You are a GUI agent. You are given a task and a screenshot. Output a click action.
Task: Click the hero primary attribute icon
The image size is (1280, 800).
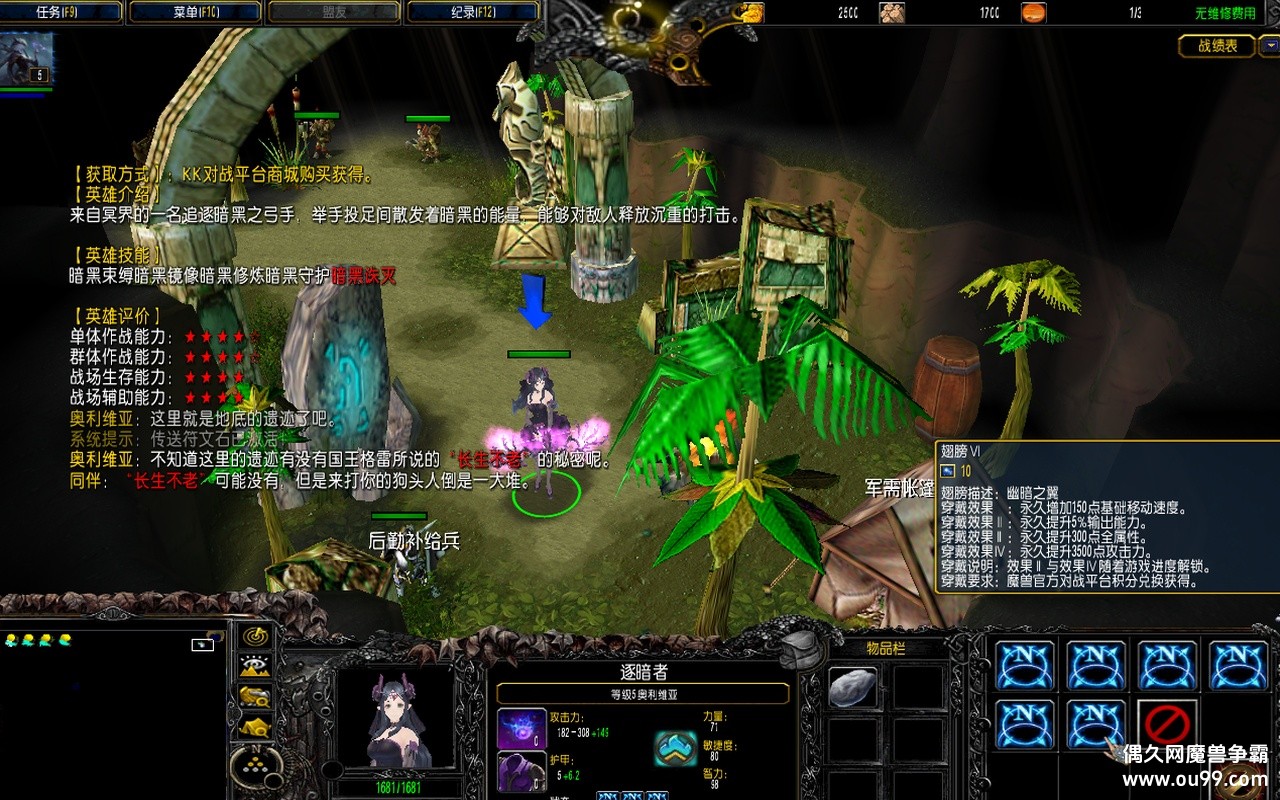(676, 747)
